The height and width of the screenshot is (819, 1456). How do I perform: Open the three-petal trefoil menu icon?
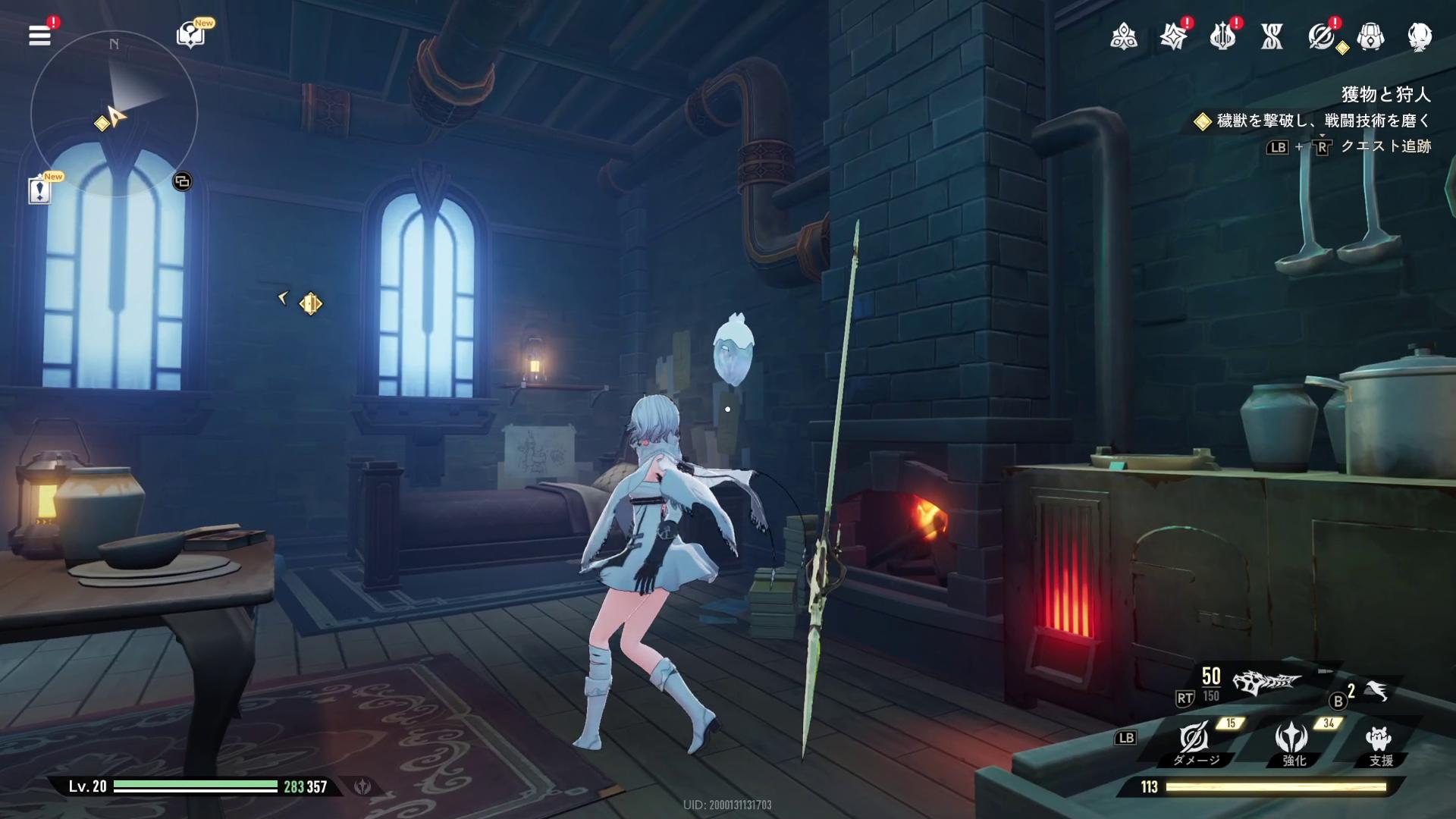click(1123, 36)
